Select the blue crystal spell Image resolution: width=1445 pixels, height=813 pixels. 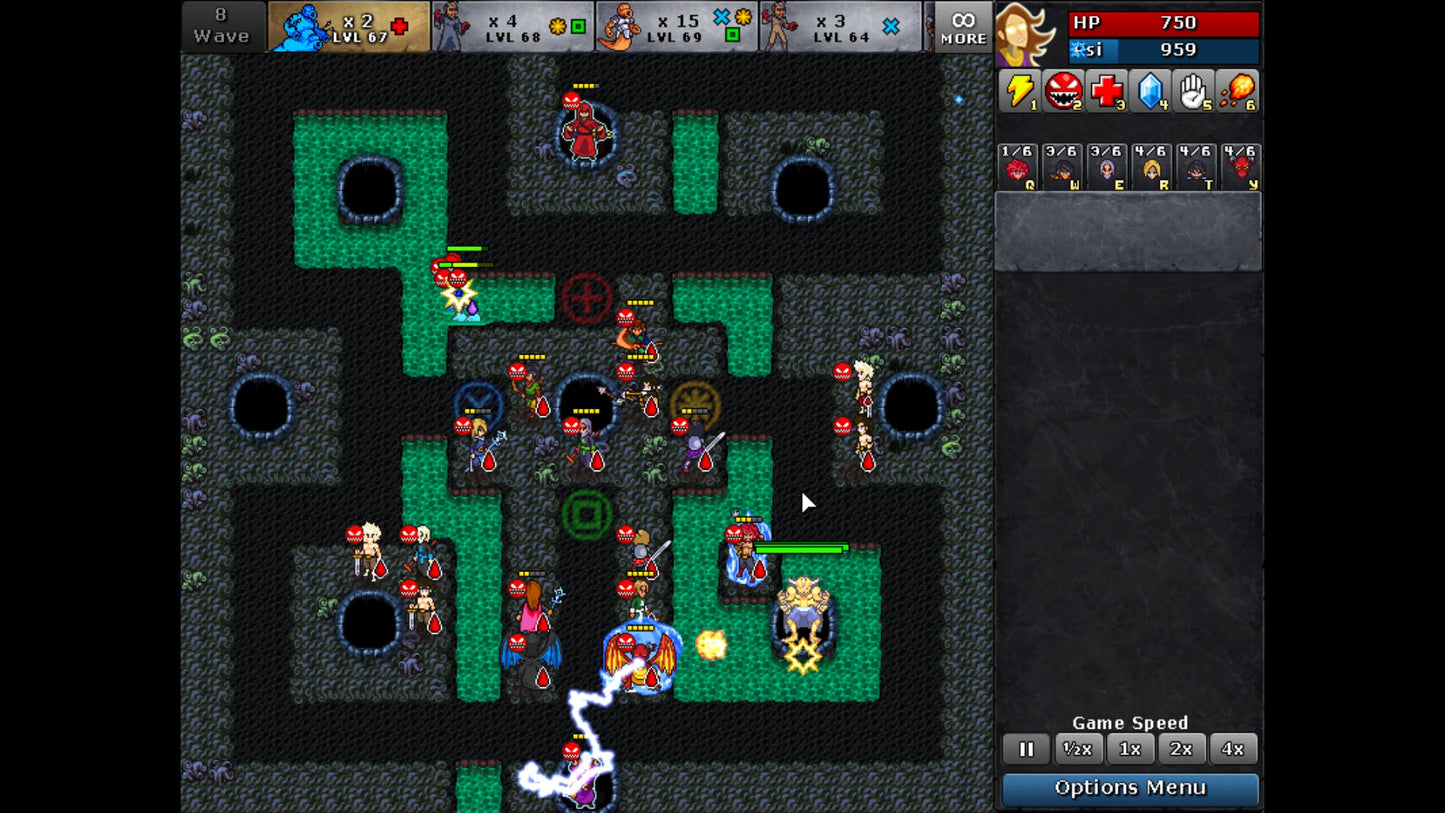pos(1151,92)
